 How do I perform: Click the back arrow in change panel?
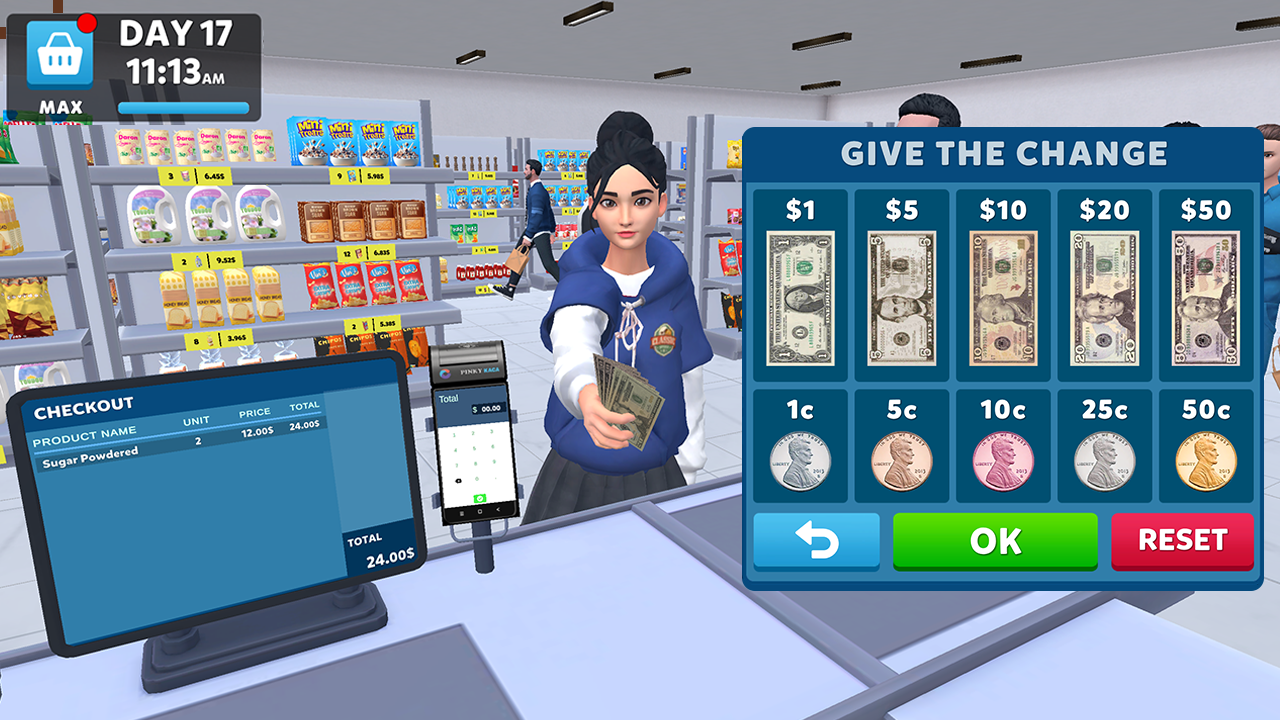tap(816, 541)
